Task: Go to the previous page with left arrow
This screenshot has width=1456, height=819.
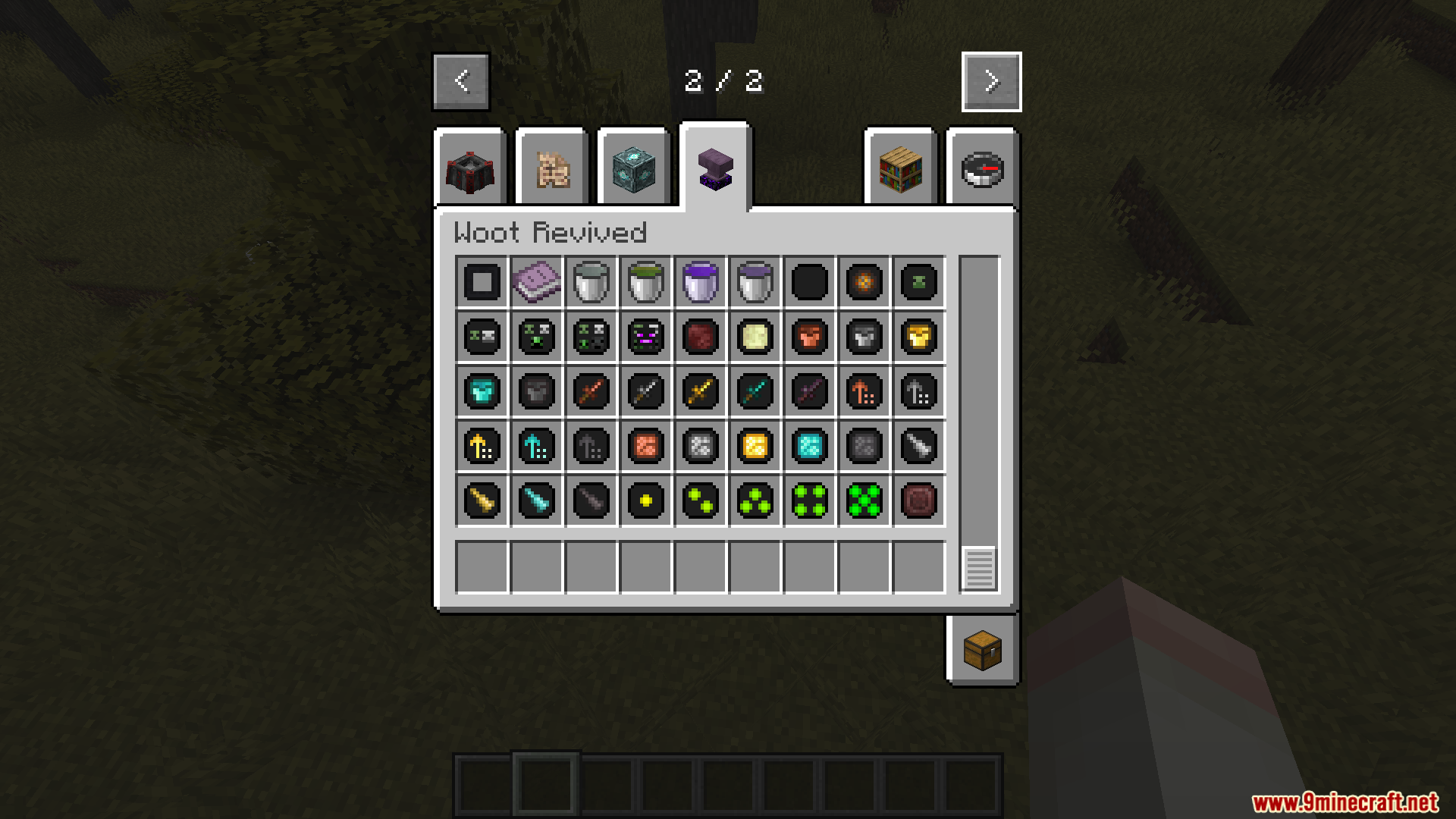Action: 461,82
